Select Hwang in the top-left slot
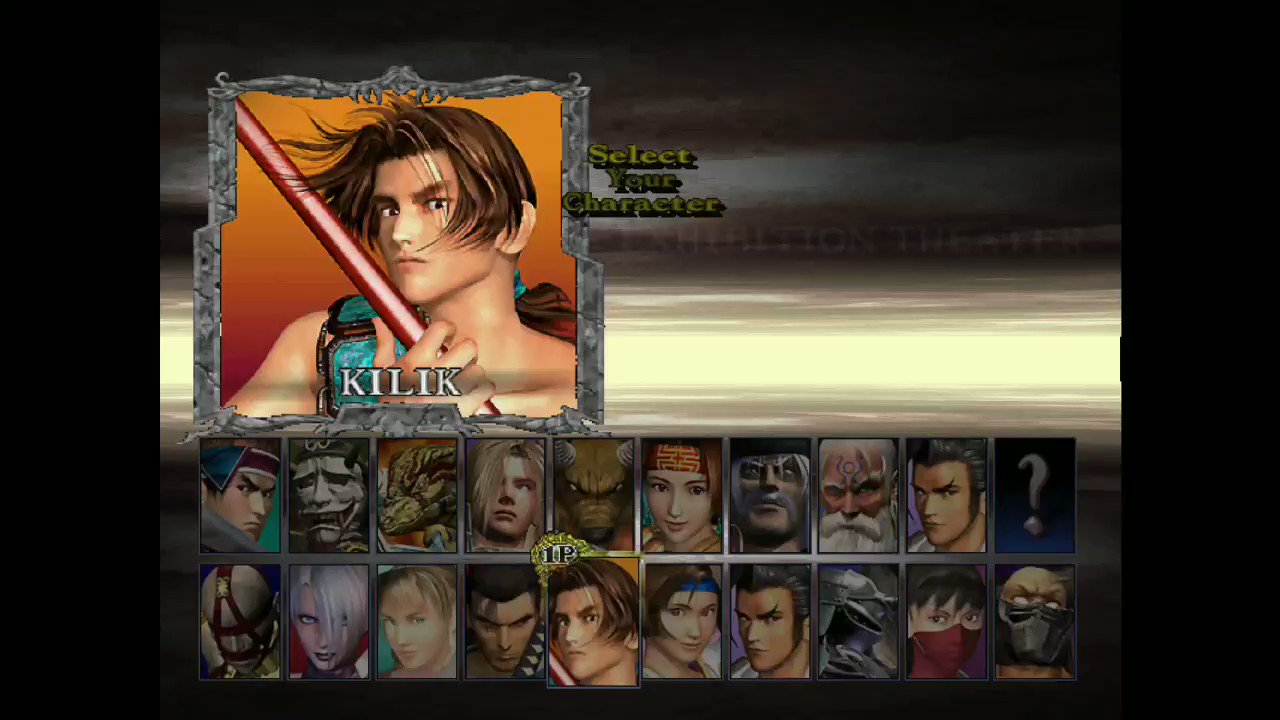 point(240,495)
